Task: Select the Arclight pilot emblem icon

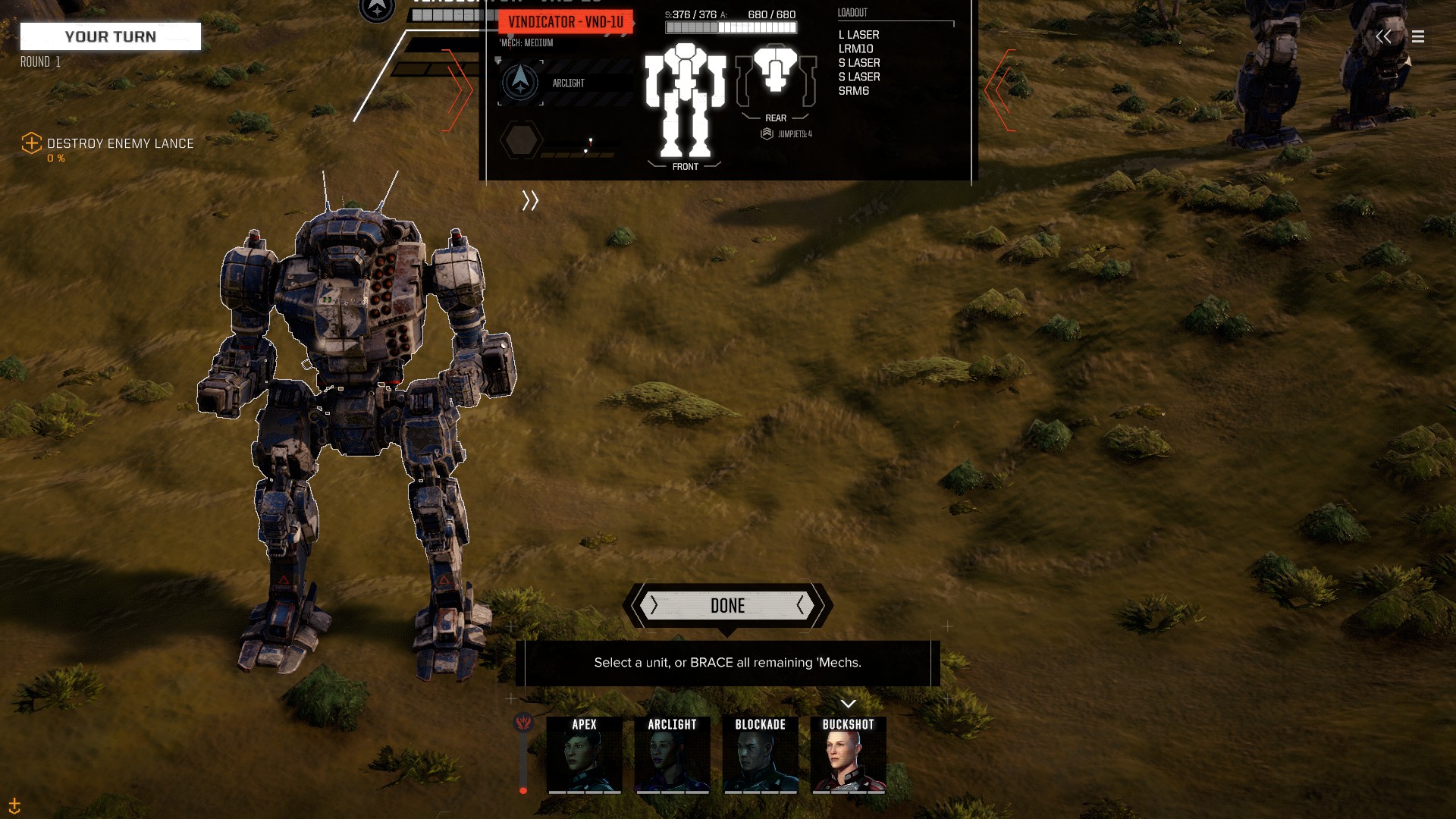Action: tap(520, 81)
